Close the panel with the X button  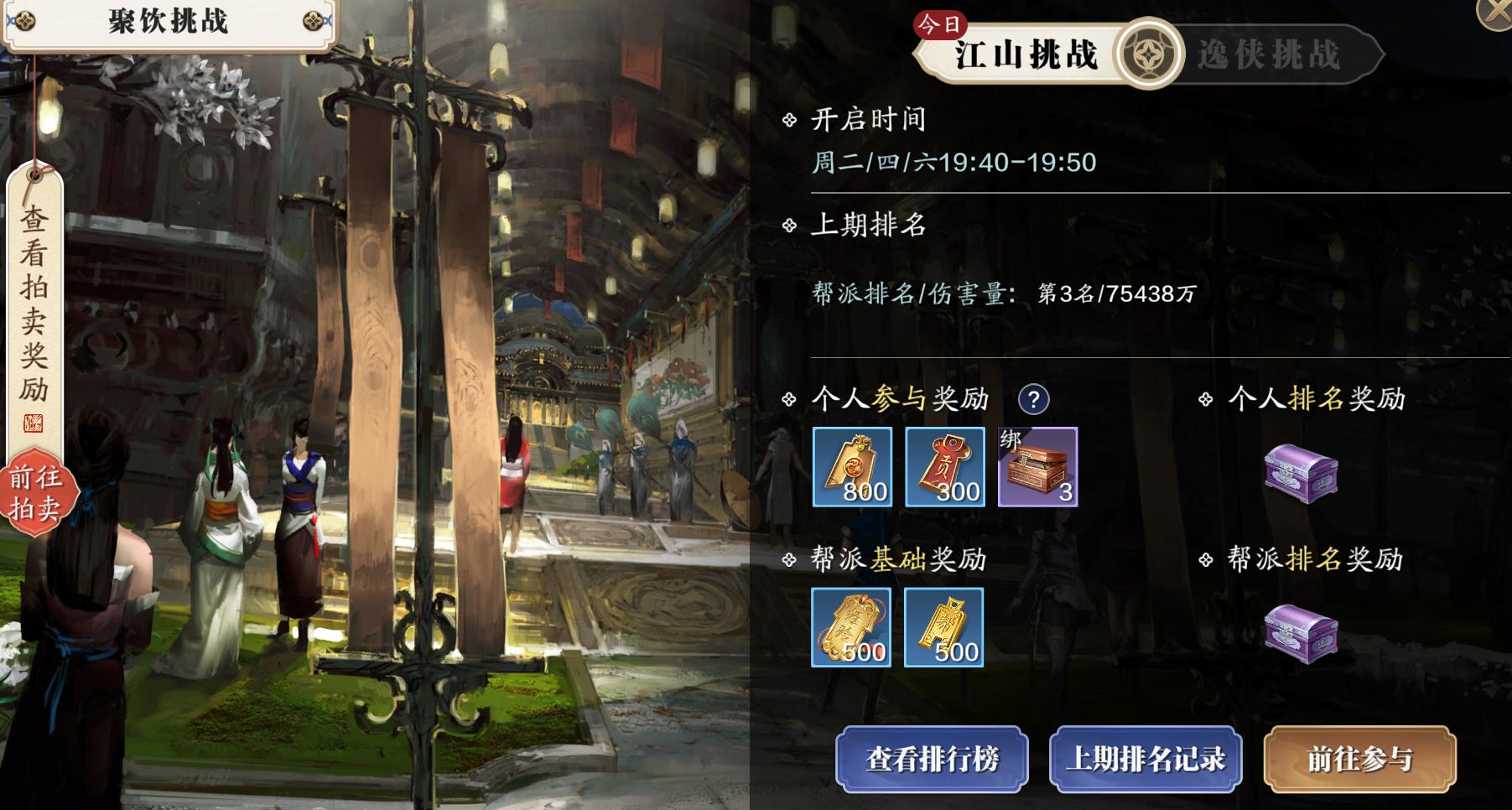click(1496, 13)
